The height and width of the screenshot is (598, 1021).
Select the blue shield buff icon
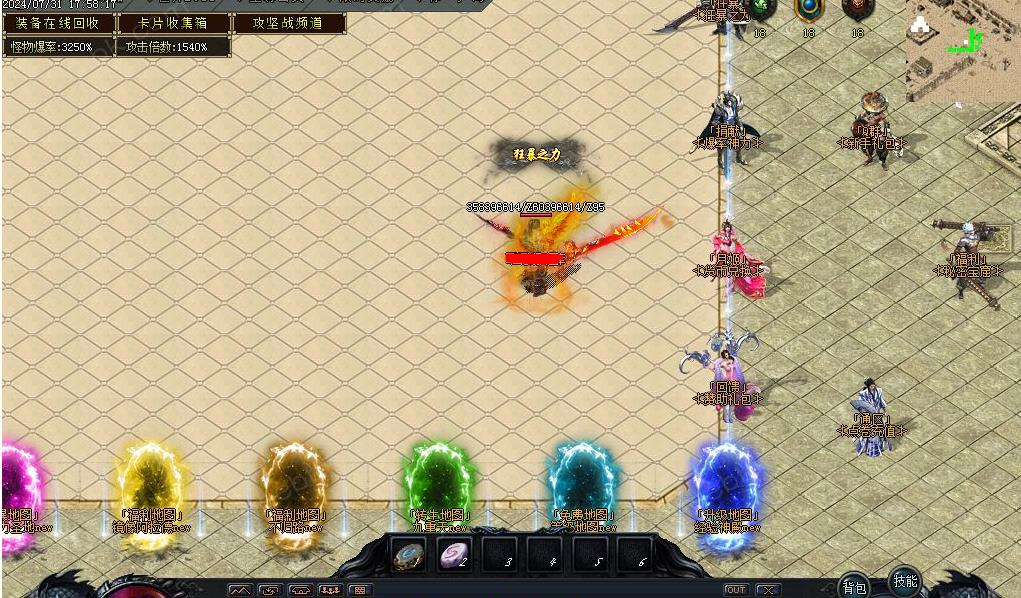pos(809,10)
